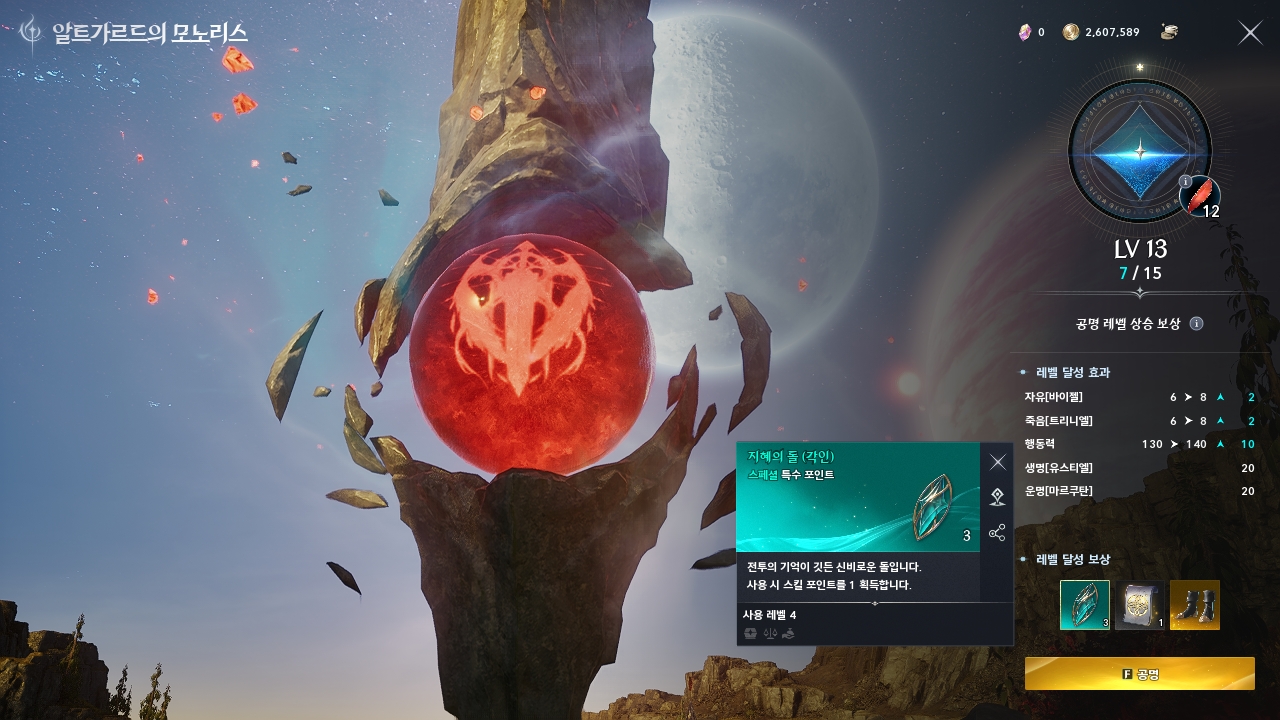Open the coin stack currency icon
This screenshot has height=720, width=1280.
(1169, 32)
